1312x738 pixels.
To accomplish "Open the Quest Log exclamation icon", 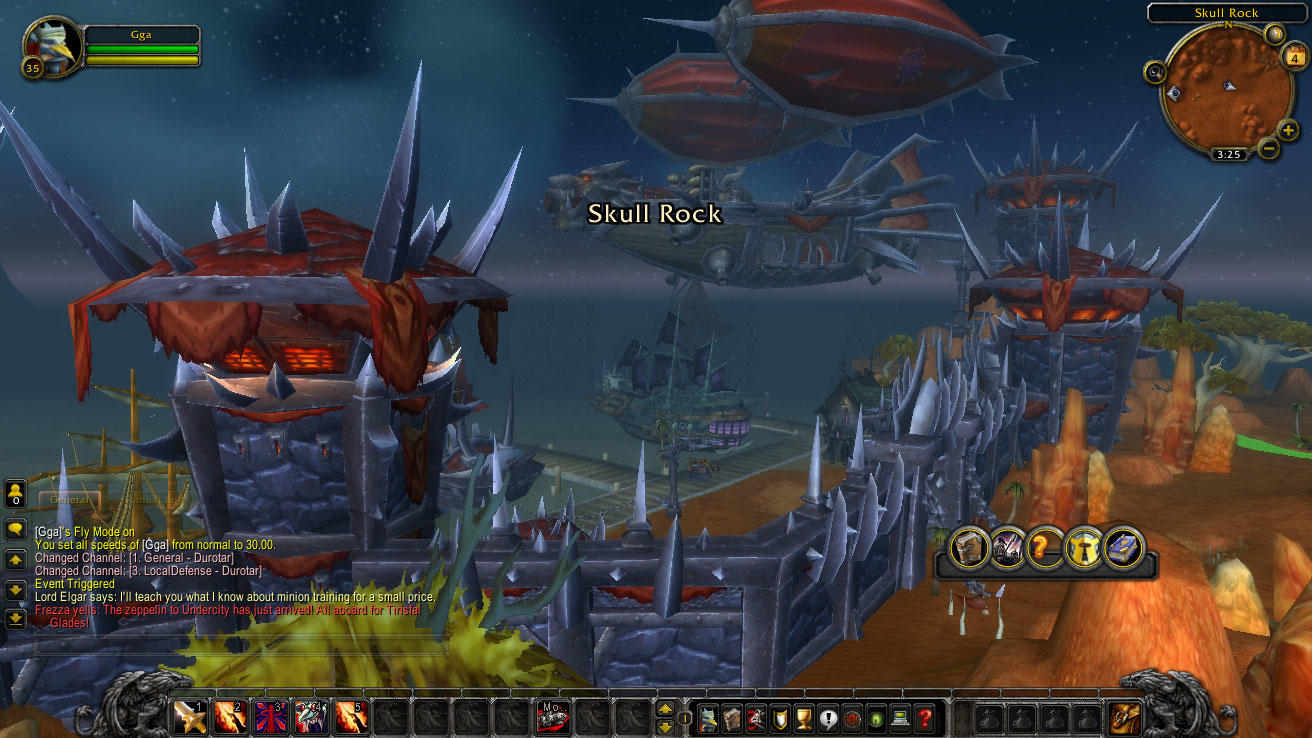I will tap(827, 718).
